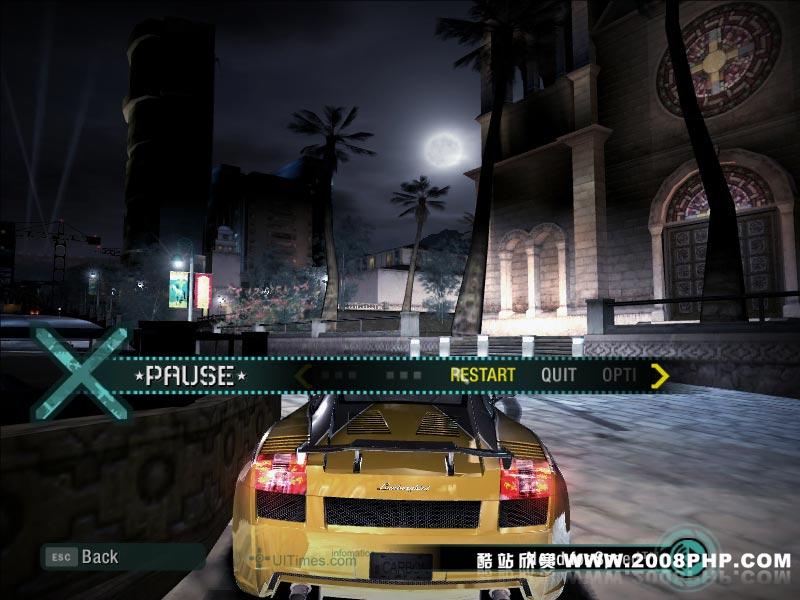Open the partially visible OPTI options entry
Viewport: 800px width, 600px height.
tap(619, 376)
